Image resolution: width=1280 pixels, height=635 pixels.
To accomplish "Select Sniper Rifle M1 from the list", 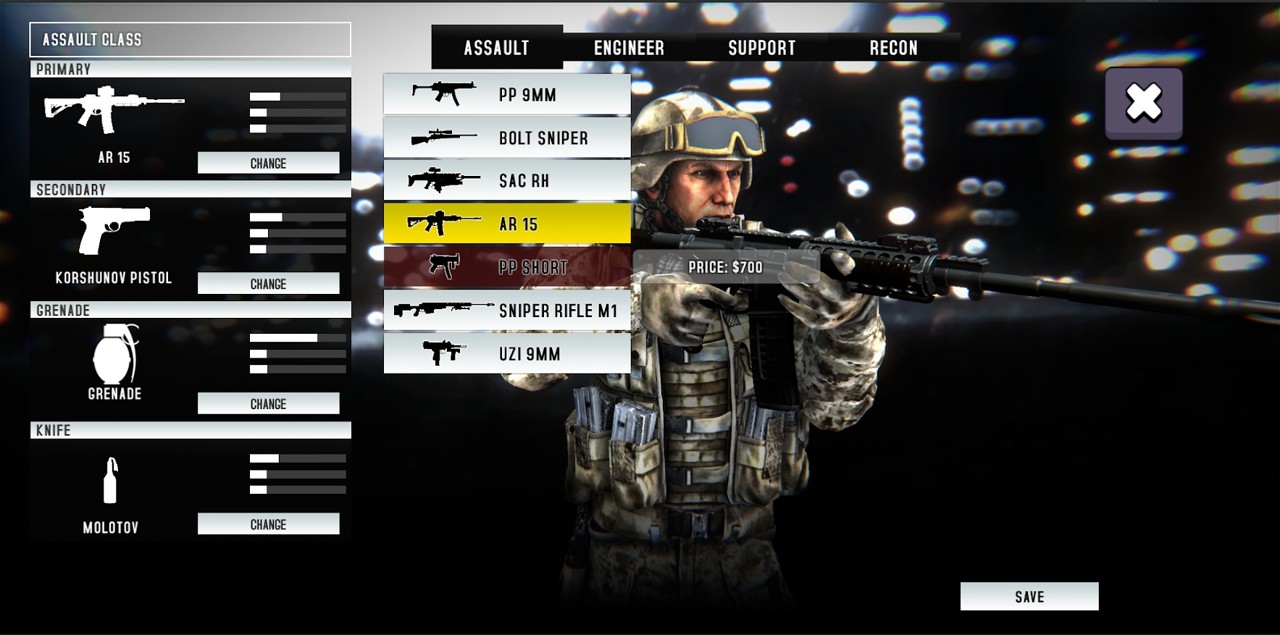I will click(507, 310).
